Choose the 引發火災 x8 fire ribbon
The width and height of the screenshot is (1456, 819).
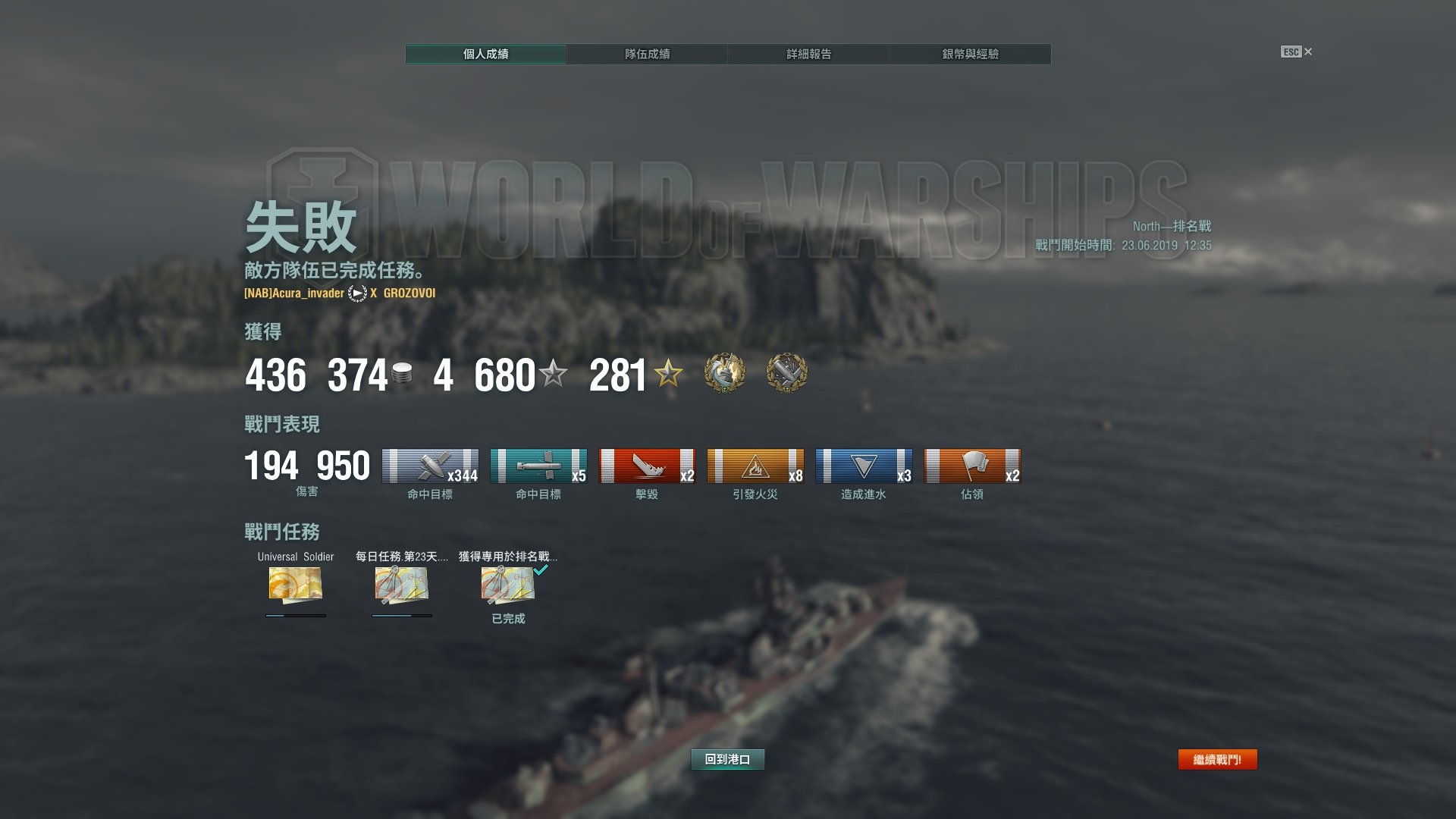point(755,466)
